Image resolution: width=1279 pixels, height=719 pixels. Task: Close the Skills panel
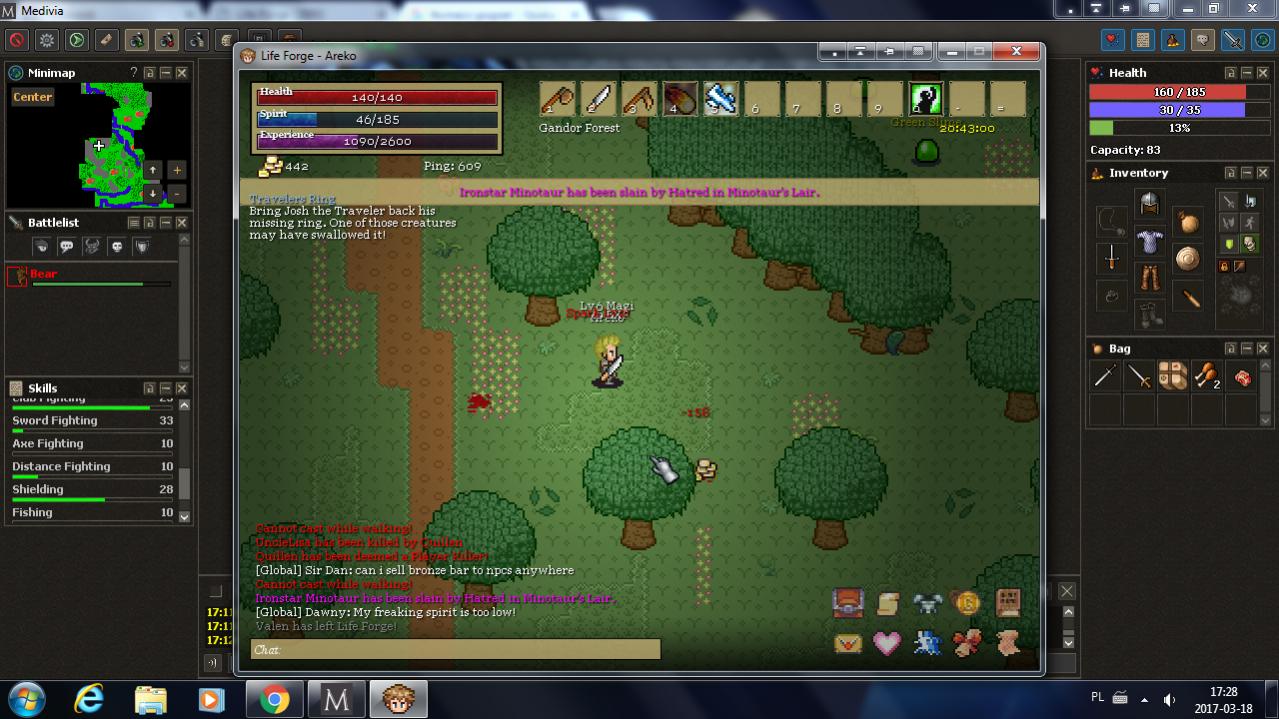(182, 388)
